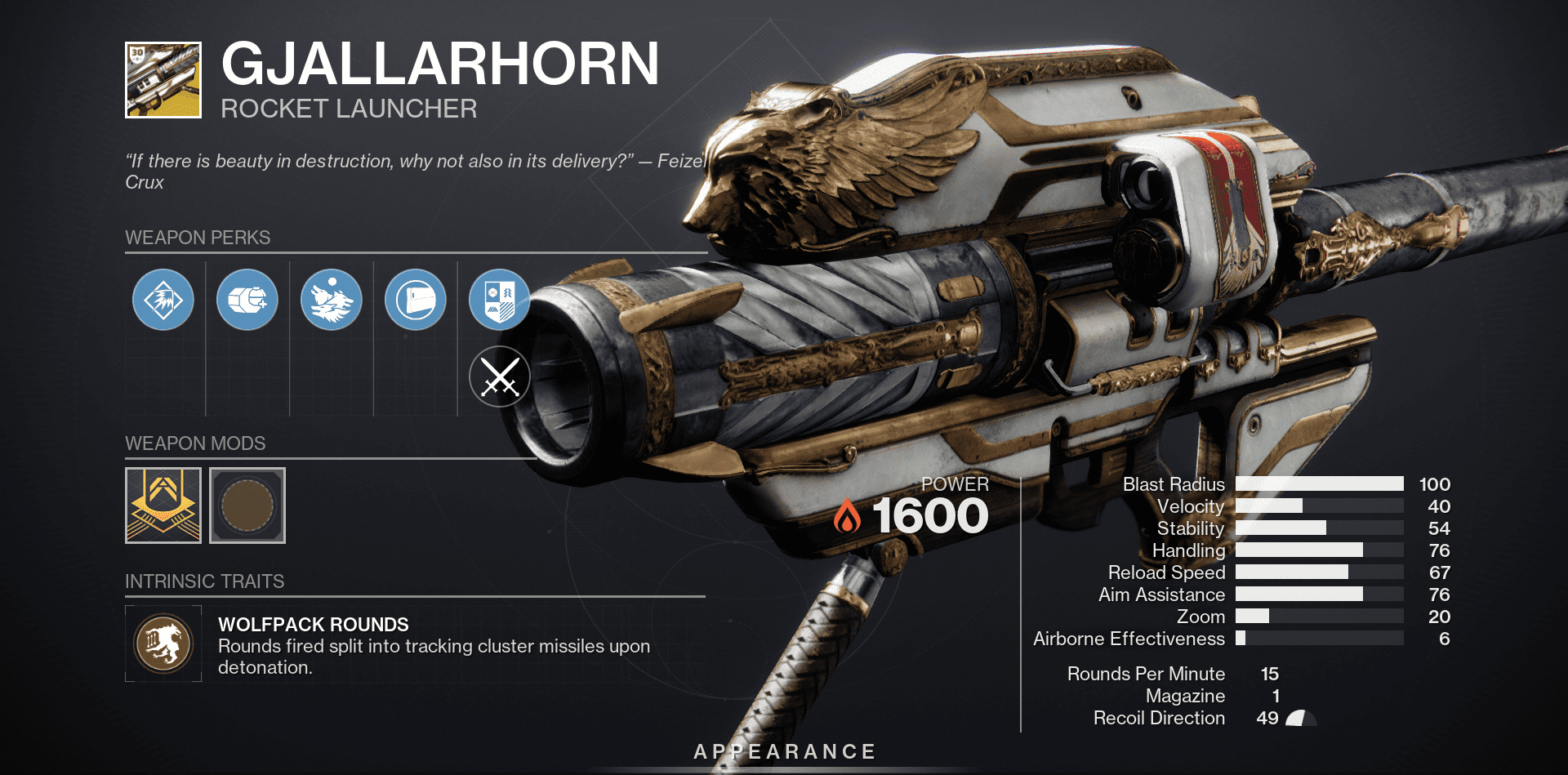Click the catalyst crest perk icon

pos(499,299)
